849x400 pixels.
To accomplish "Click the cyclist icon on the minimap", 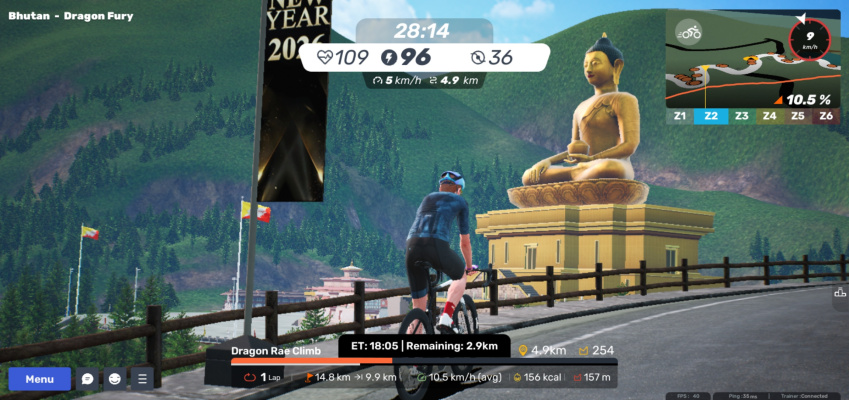I will 688,32.
